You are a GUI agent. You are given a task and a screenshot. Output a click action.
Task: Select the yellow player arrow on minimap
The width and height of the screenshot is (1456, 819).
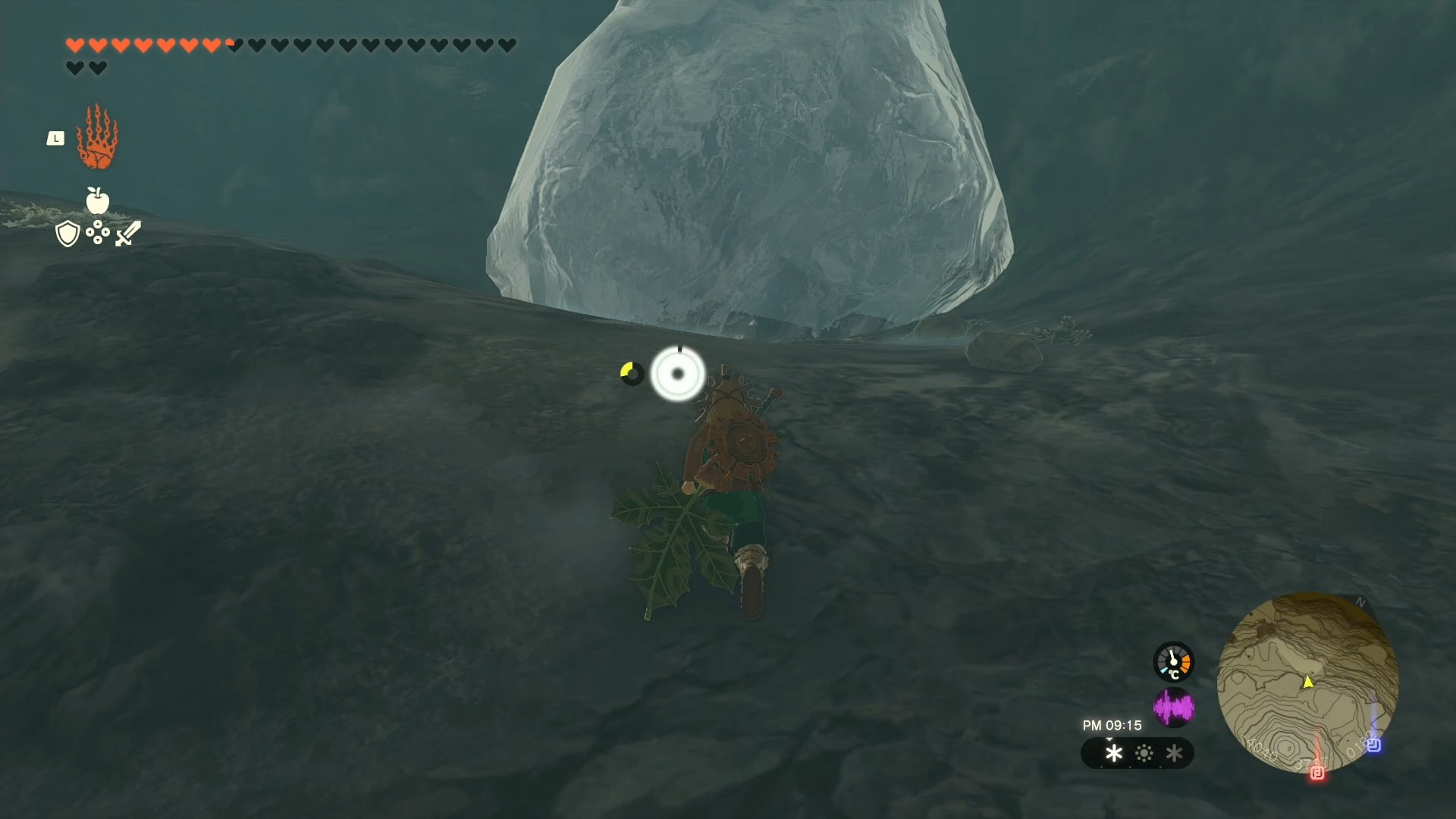[x=1308, y=682]
